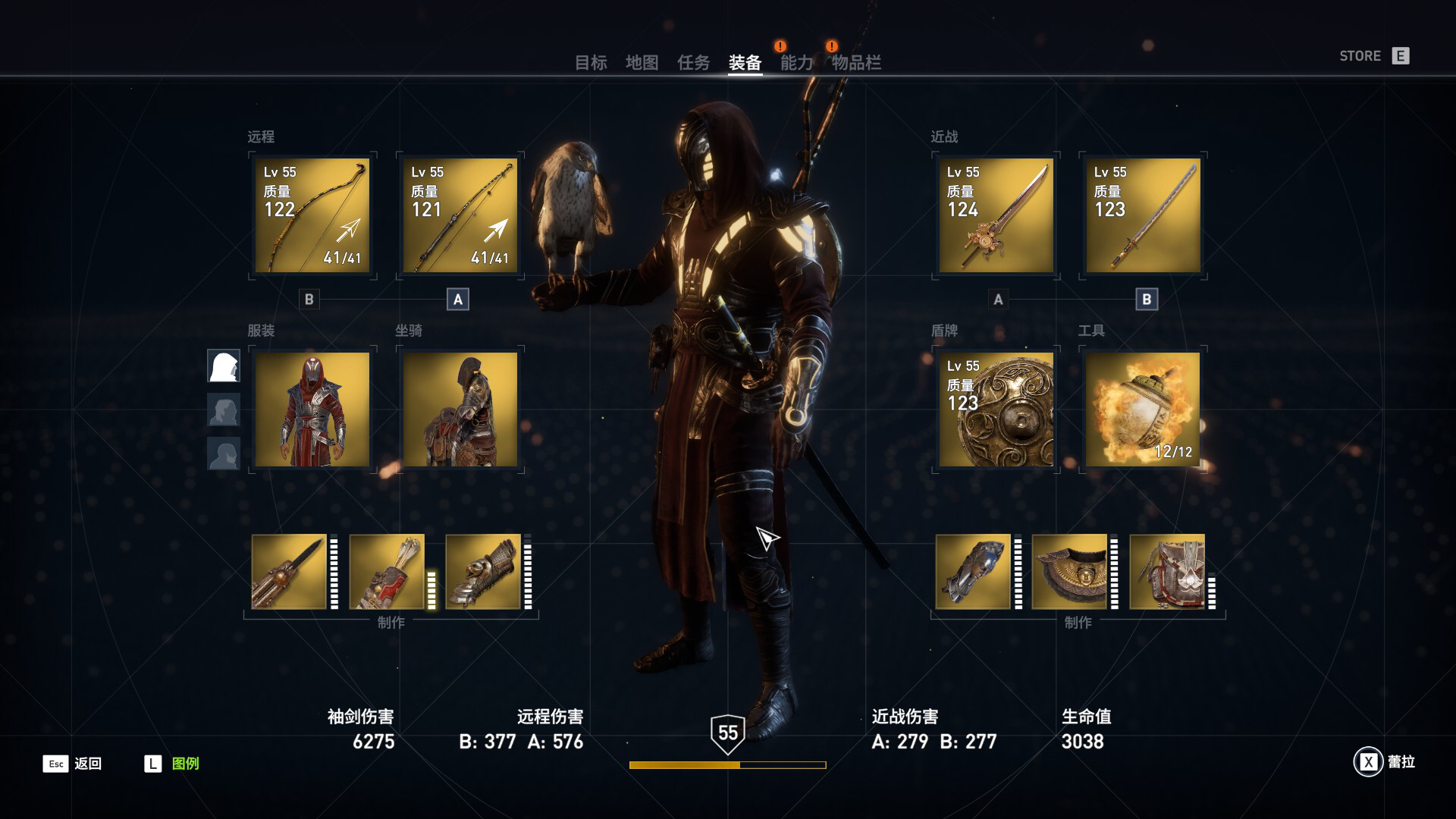Open the golden breastplate crafting slot
The image size is (1456, 819).
tap(1069, 572)
